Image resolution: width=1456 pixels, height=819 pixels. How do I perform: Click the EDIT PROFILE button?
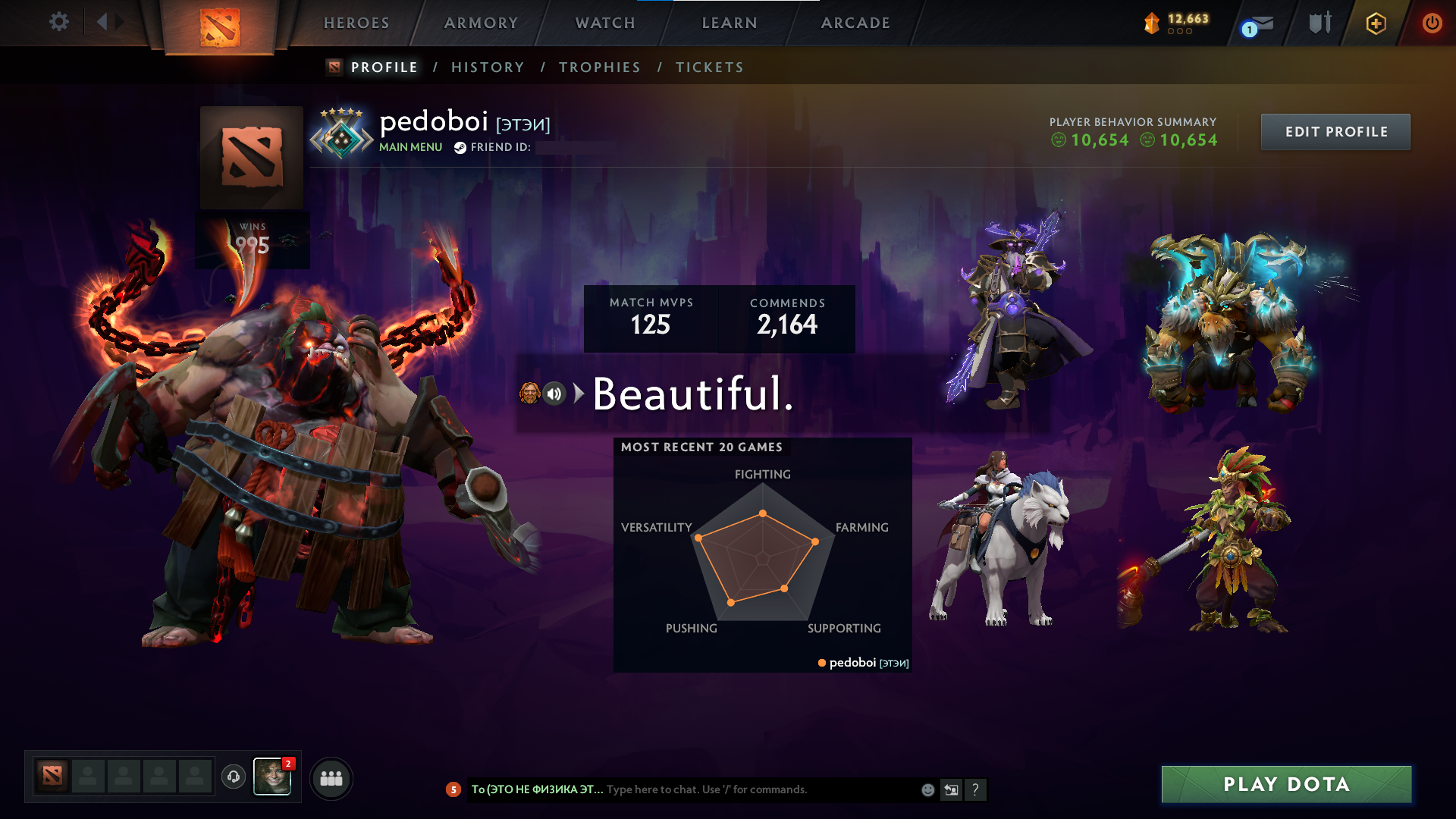pos(1335,131)
